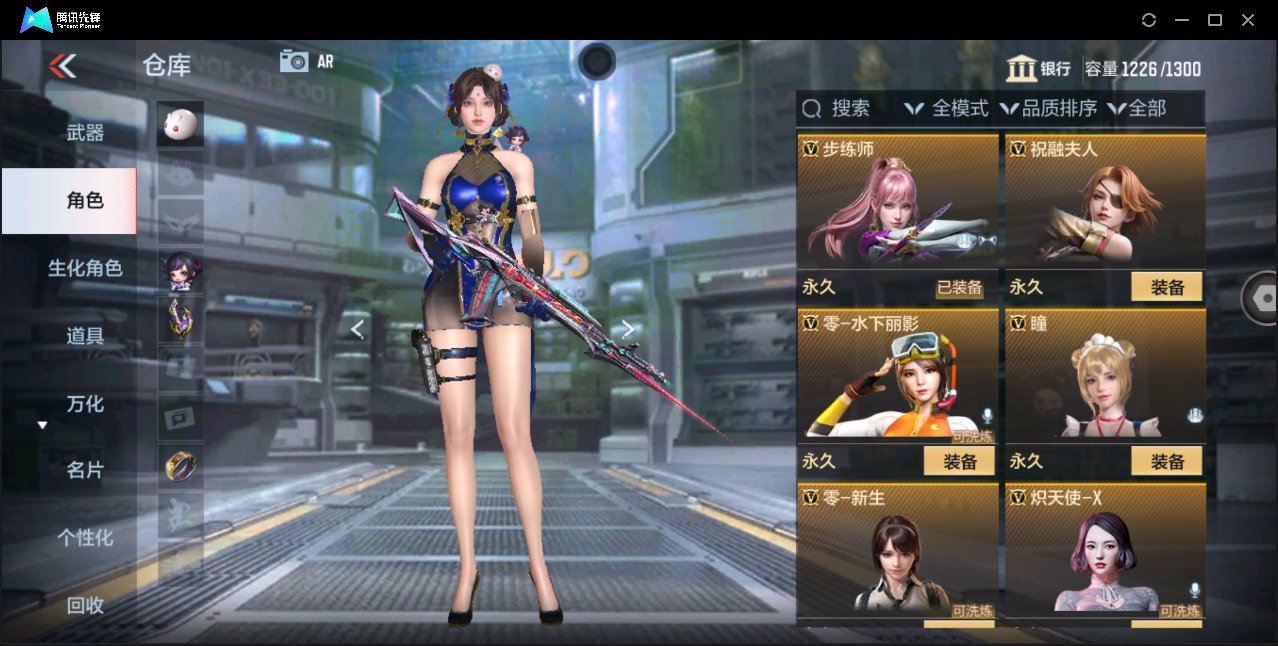1278x646 pixels.
Task: Click the 搜索 search field
Action: coord(850,109)
